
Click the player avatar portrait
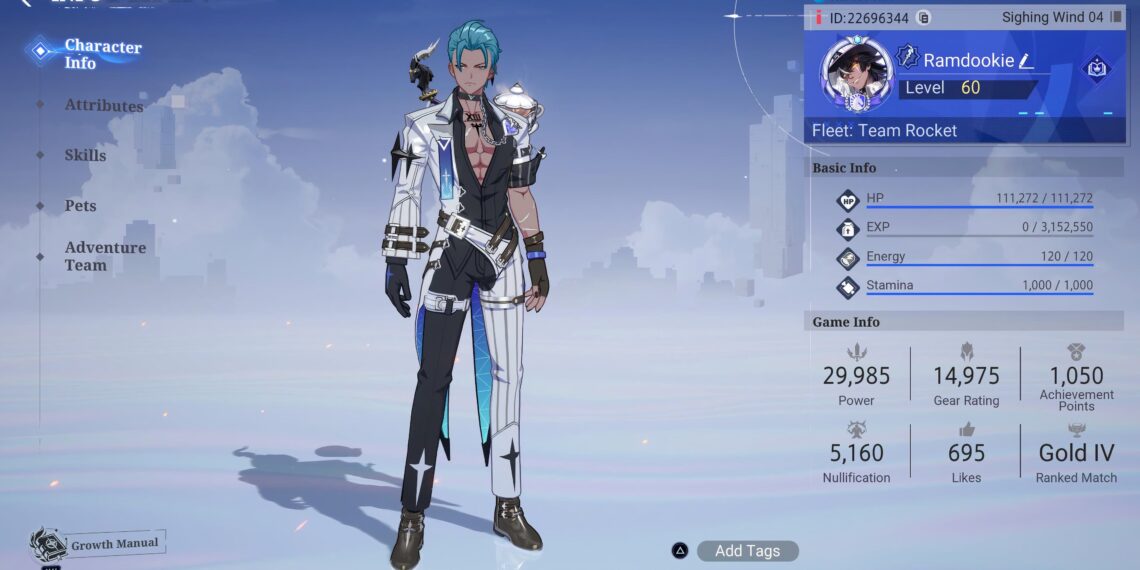(856, 74)
